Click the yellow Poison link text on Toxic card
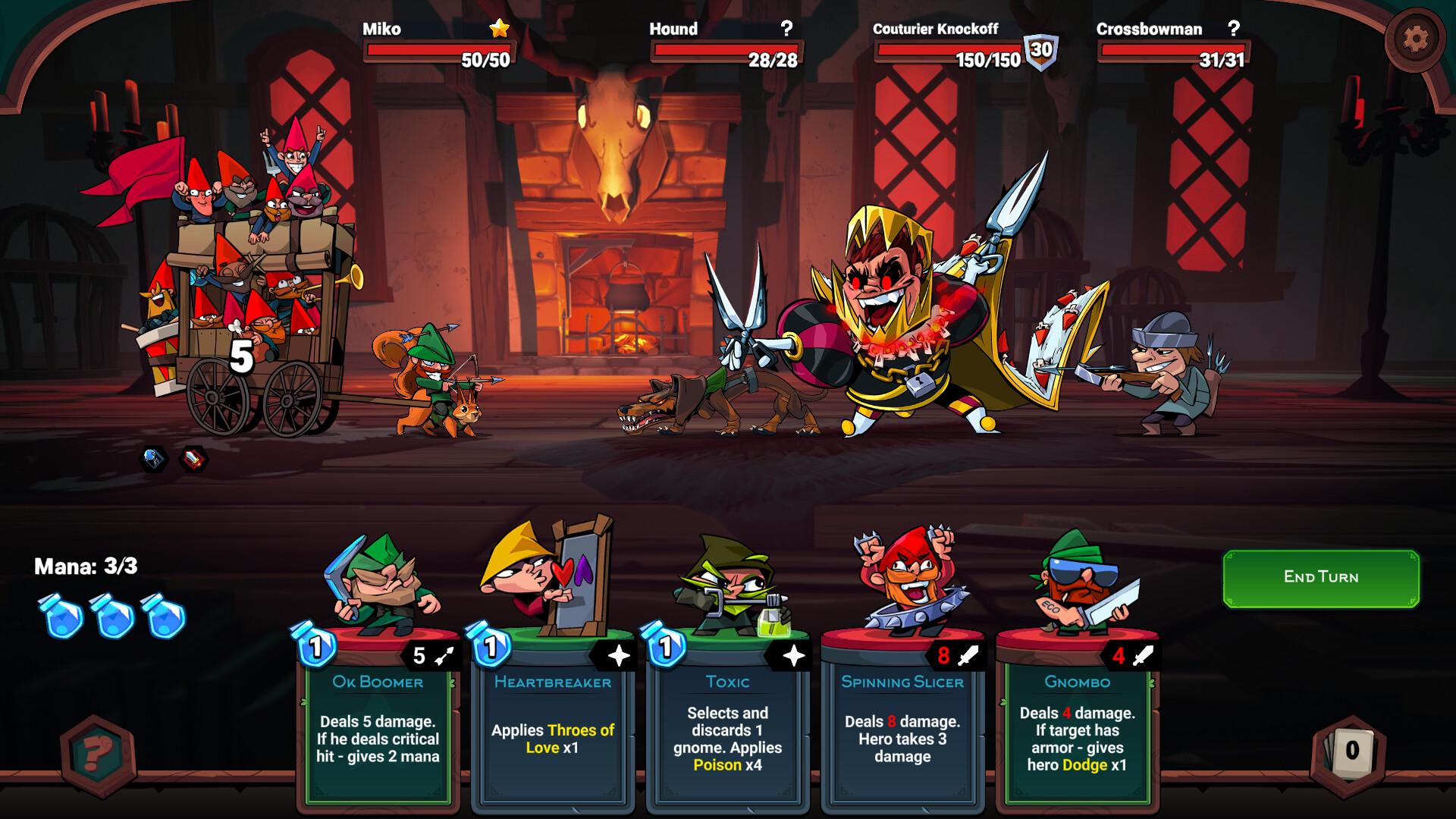Screen dimensions: 1456x819 716,766
